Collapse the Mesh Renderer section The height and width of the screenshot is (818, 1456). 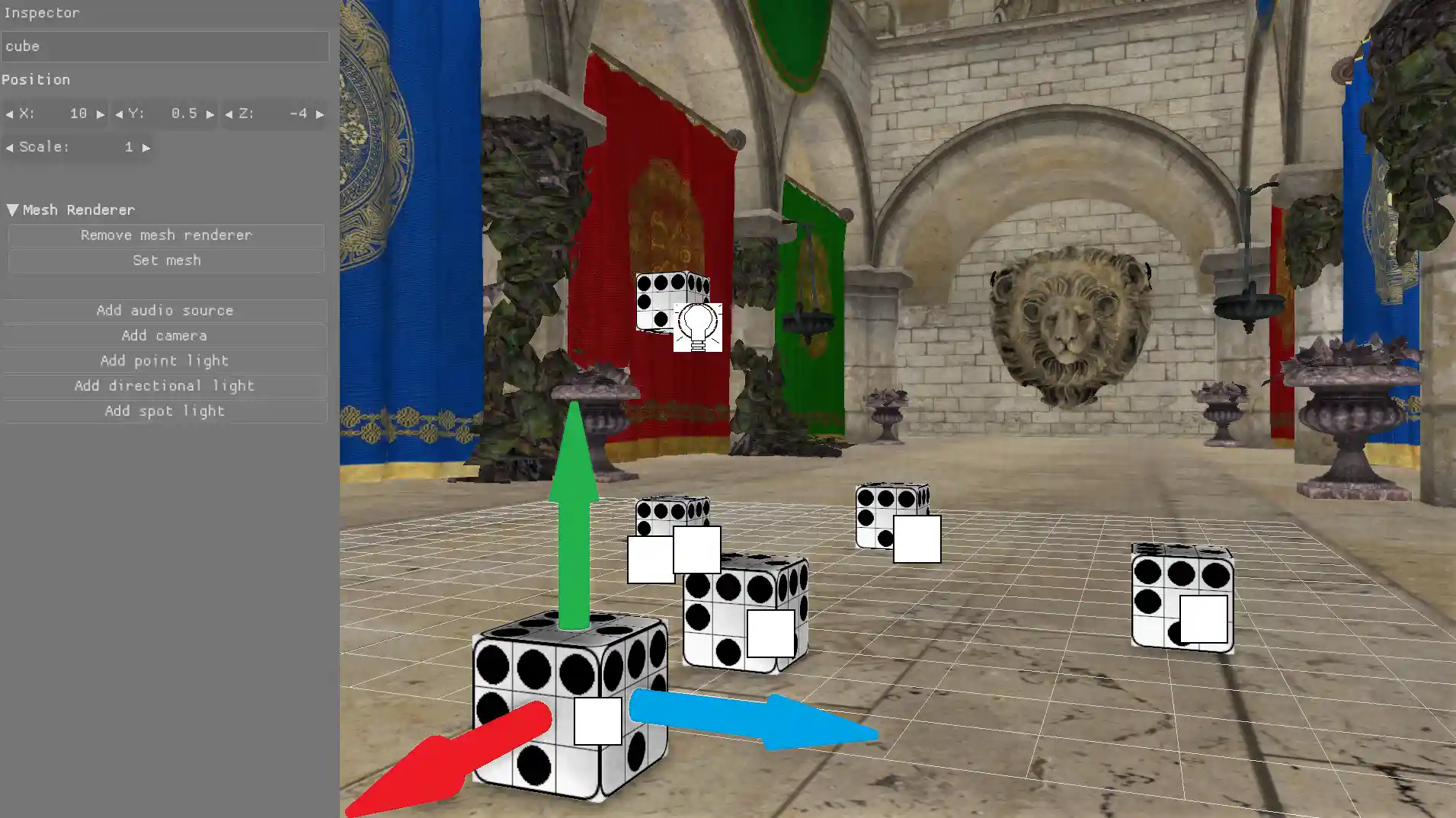(x=11, y=209)
